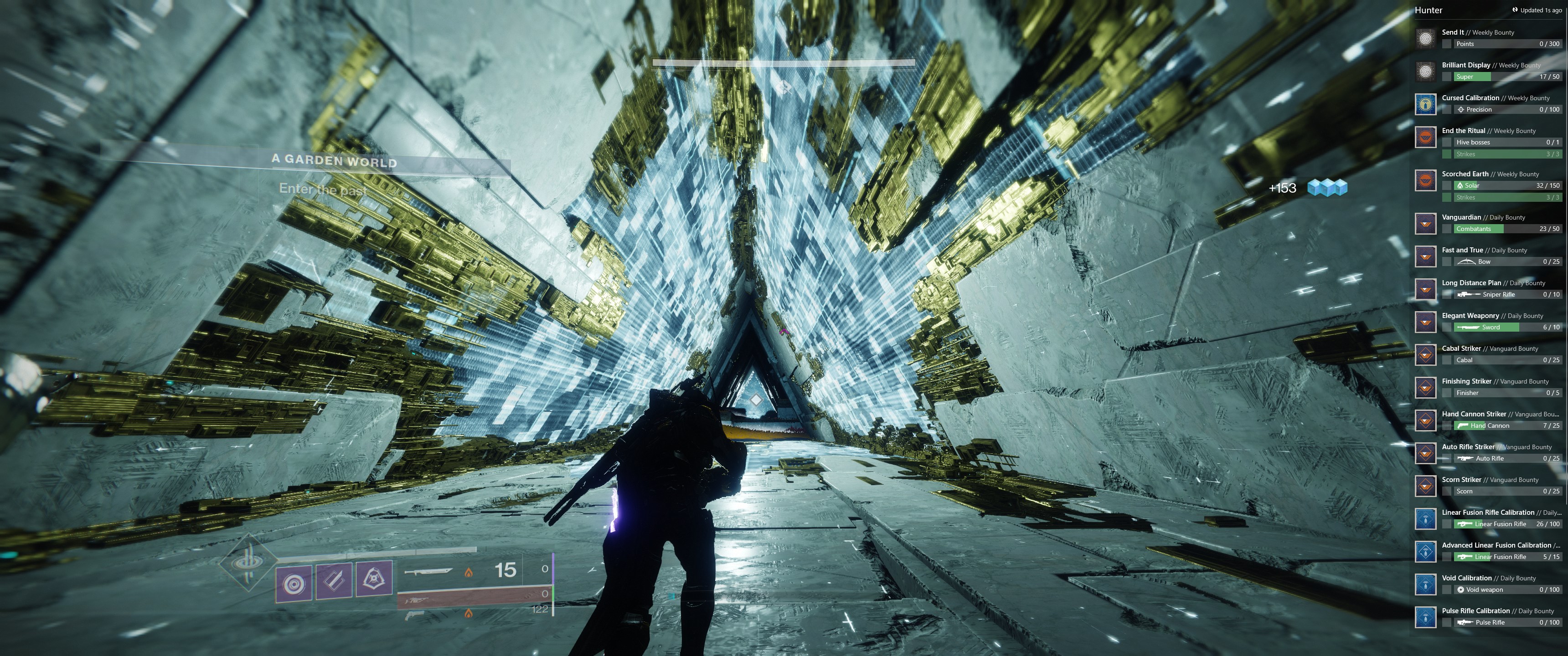The width and height of the screenshot is (1568, 656).
Task: Open the Finishing Striker bounty row
Action: pos(1488,388)
